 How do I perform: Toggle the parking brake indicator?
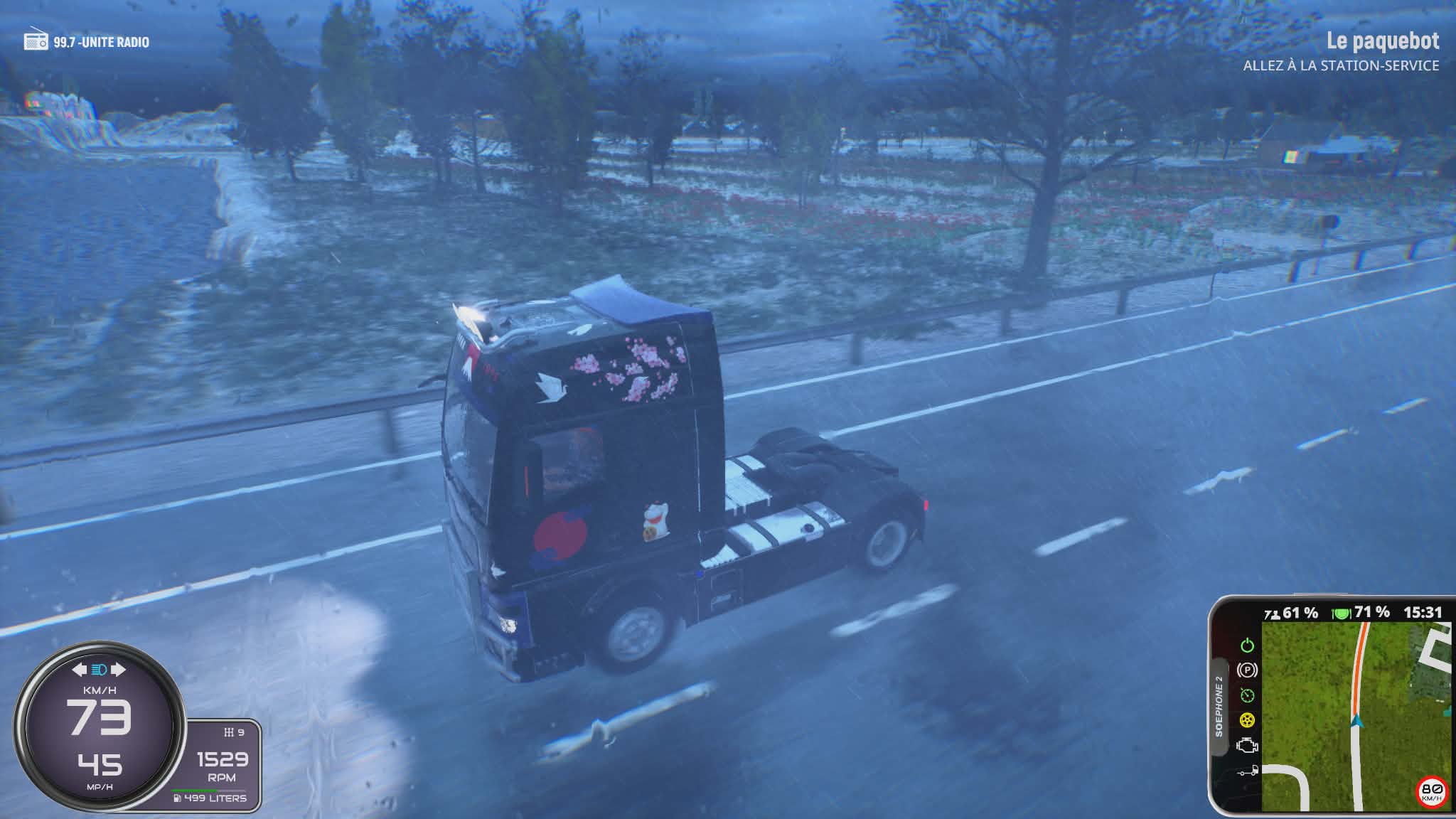click(x=1247, y=670)
